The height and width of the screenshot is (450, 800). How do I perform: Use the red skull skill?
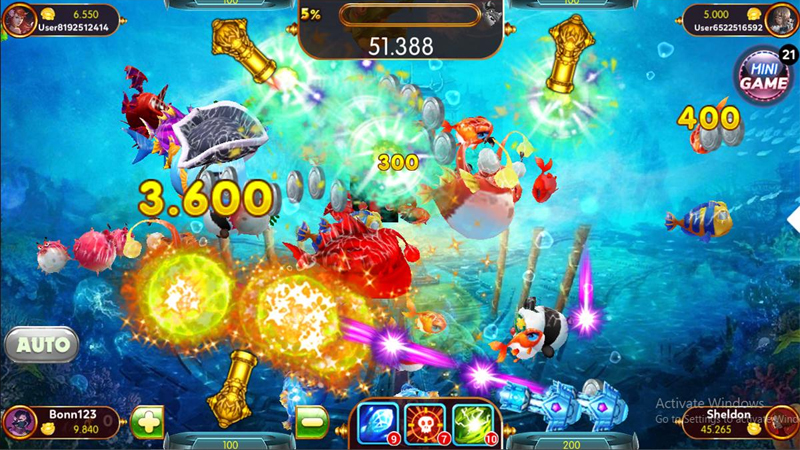426,423
